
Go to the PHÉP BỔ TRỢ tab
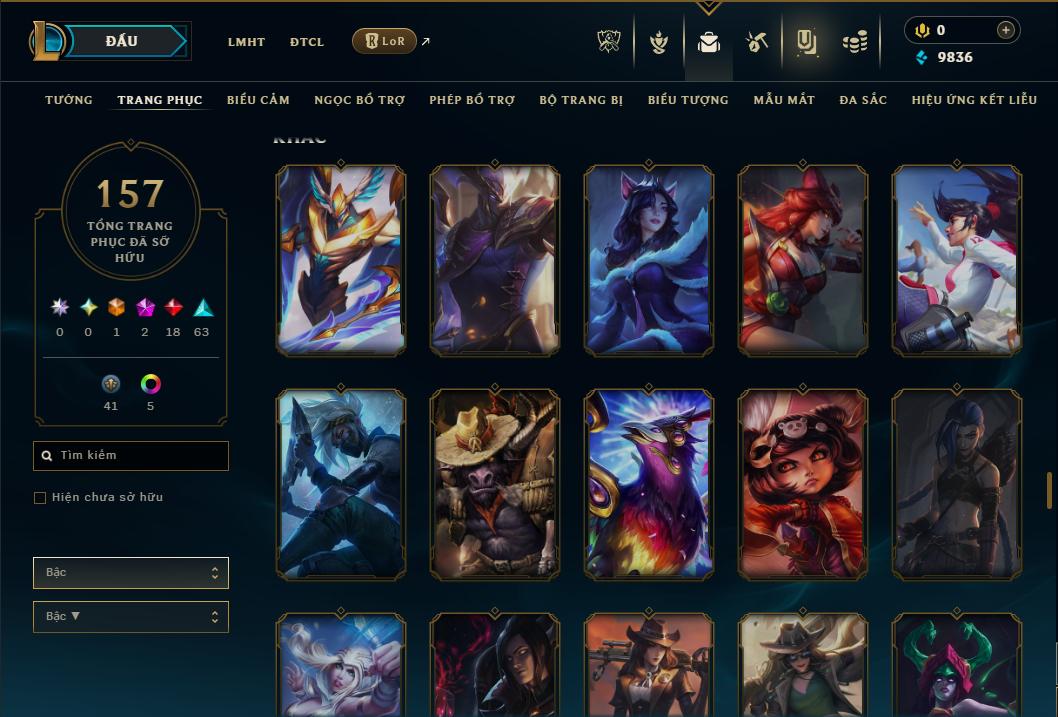tap(472, 100)
